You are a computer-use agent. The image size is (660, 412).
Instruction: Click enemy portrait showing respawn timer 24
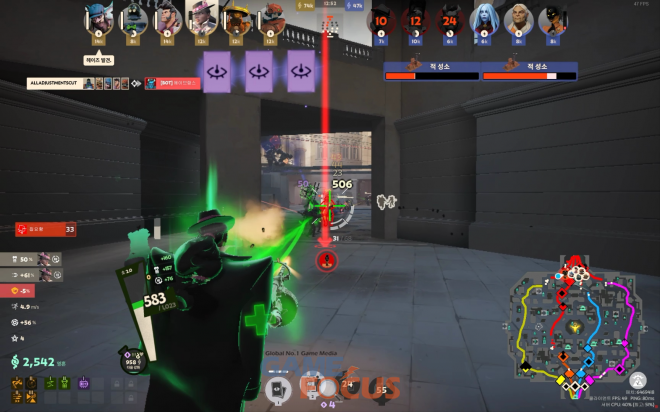(449, 20)
